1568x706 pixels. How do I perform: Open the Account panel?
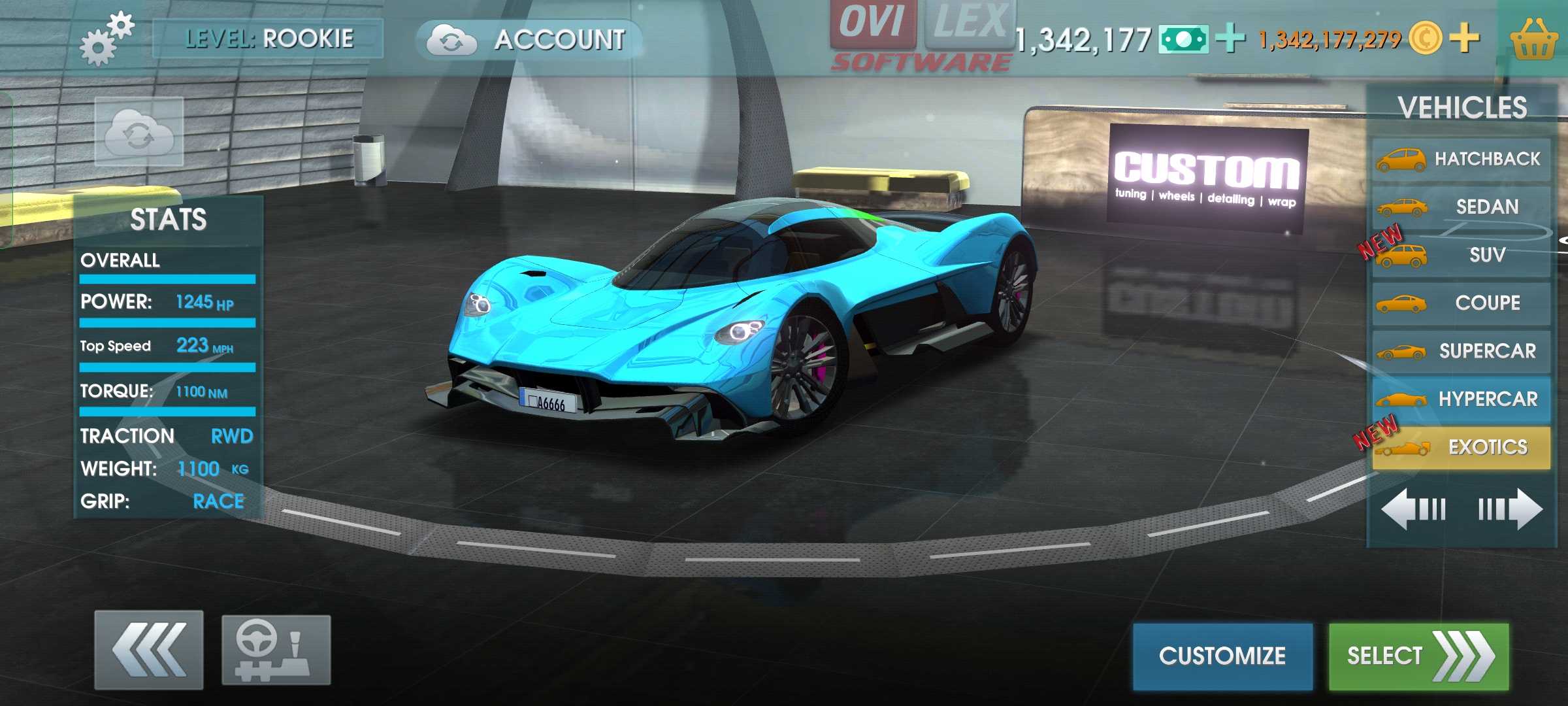(529, 40)
